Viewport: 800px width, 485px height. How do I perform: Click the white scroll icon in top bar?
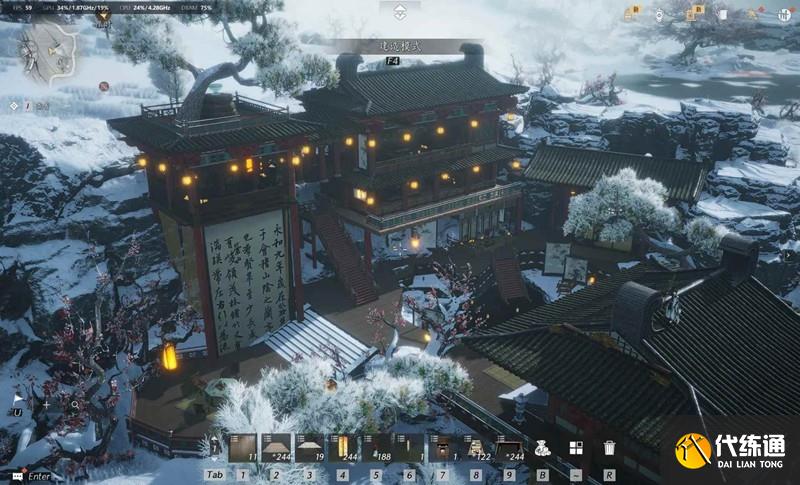click(722, 13)
